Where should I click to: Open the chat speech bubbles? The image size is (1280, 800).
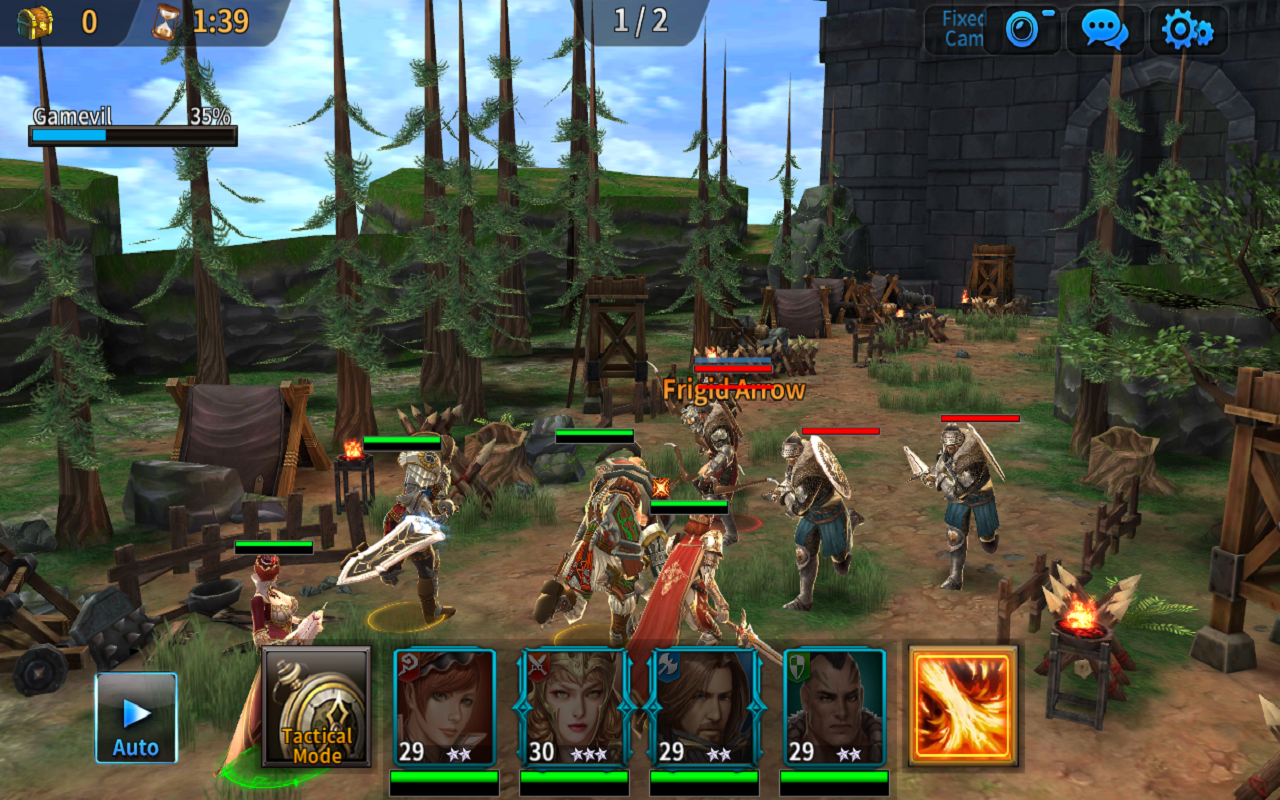tap(1104, 30)
